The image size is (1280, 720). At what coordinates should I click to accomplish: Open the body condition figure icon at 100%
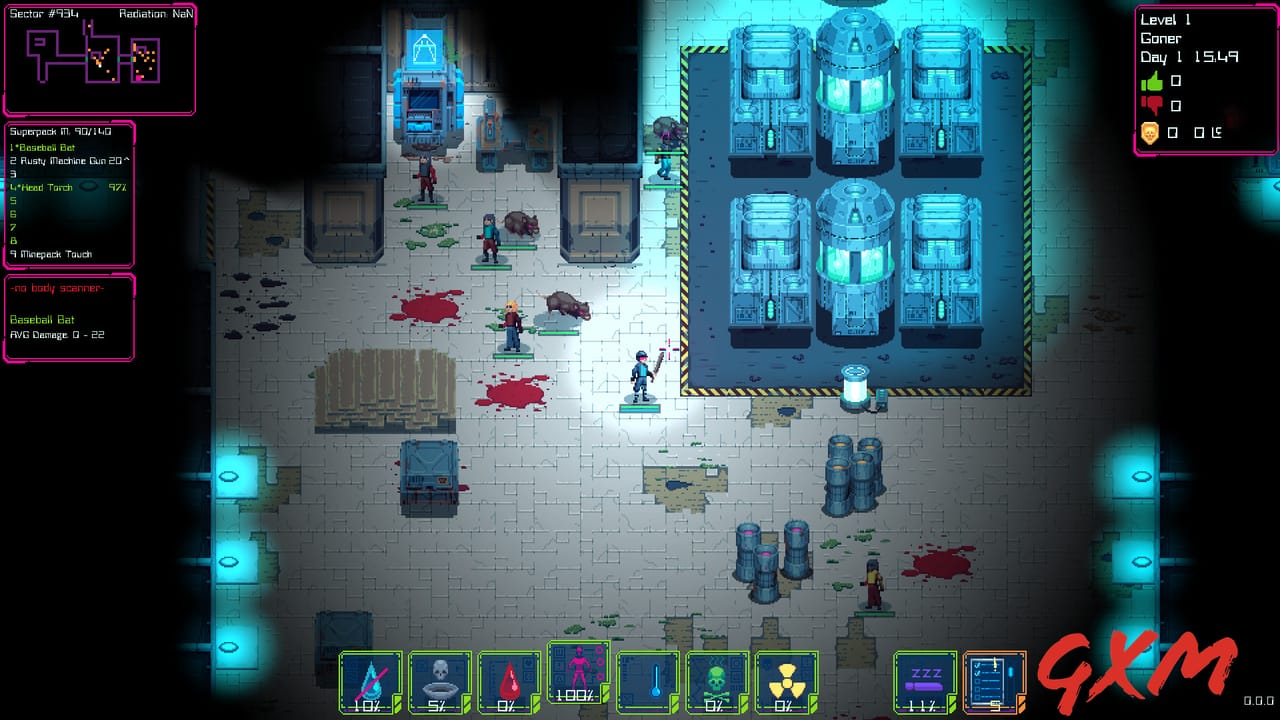coord(577,672)
